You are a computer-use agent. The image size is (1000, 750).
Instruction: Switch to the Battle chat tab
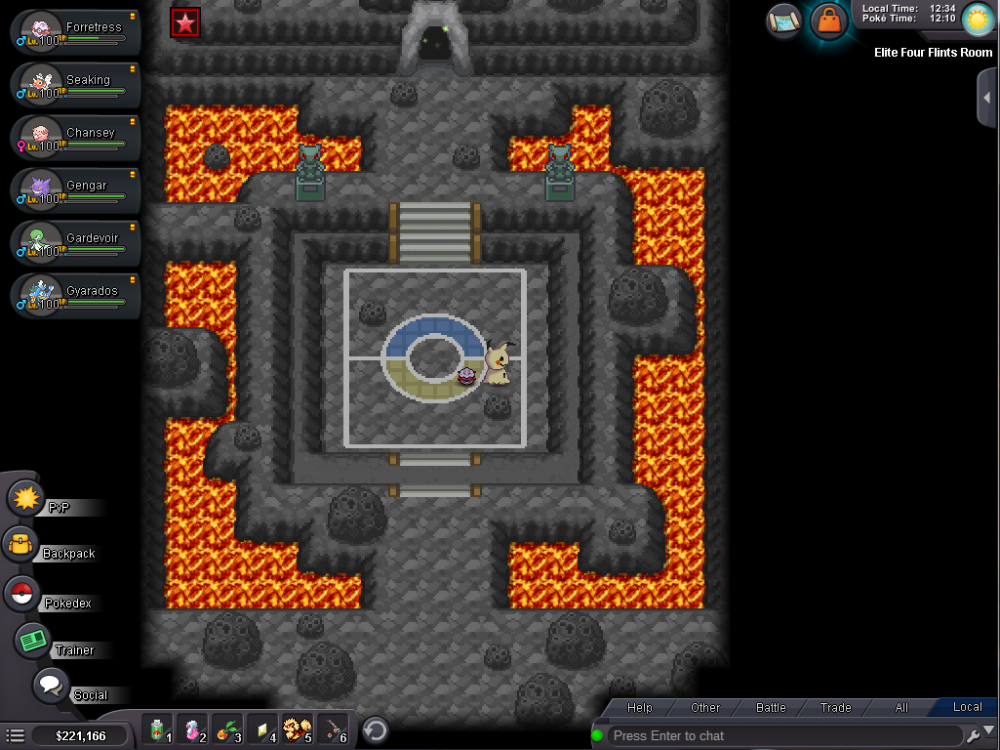[x=770, y=707]
